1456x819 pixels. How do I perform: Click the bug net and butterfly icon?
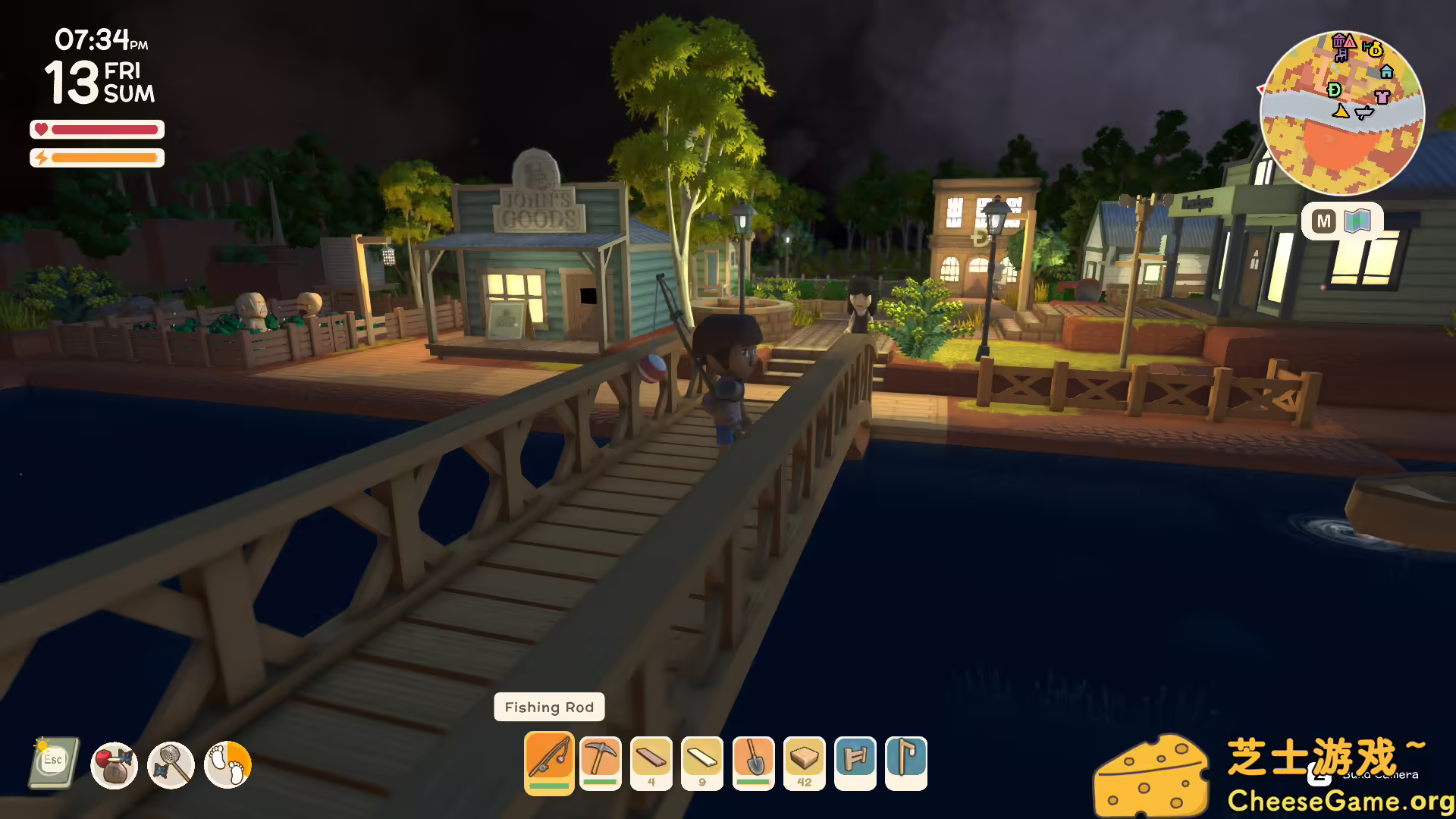[171, 764]
